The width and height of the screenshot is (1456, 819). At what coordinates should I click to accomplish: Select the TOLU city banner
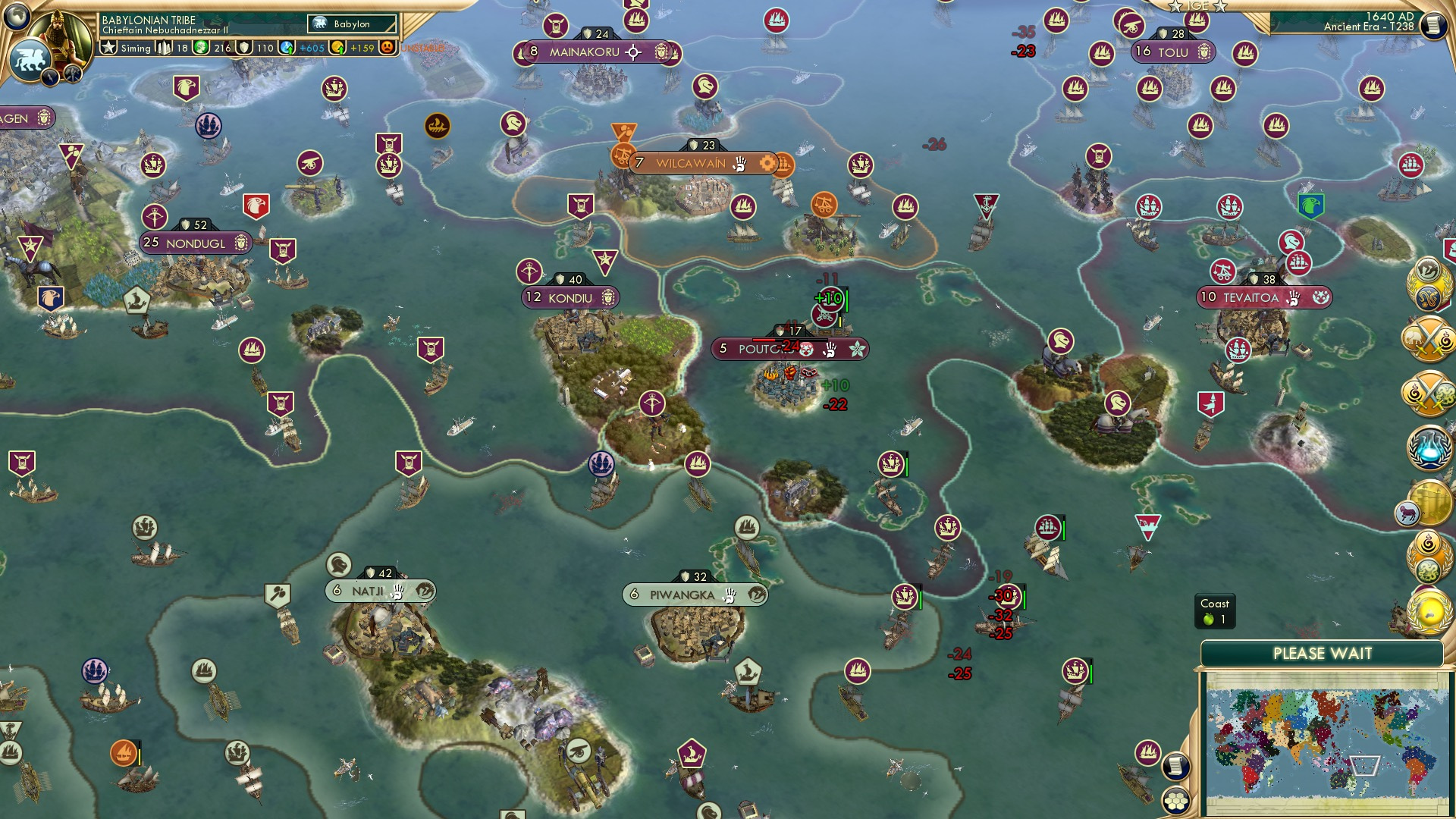(x=1172, y=52)
